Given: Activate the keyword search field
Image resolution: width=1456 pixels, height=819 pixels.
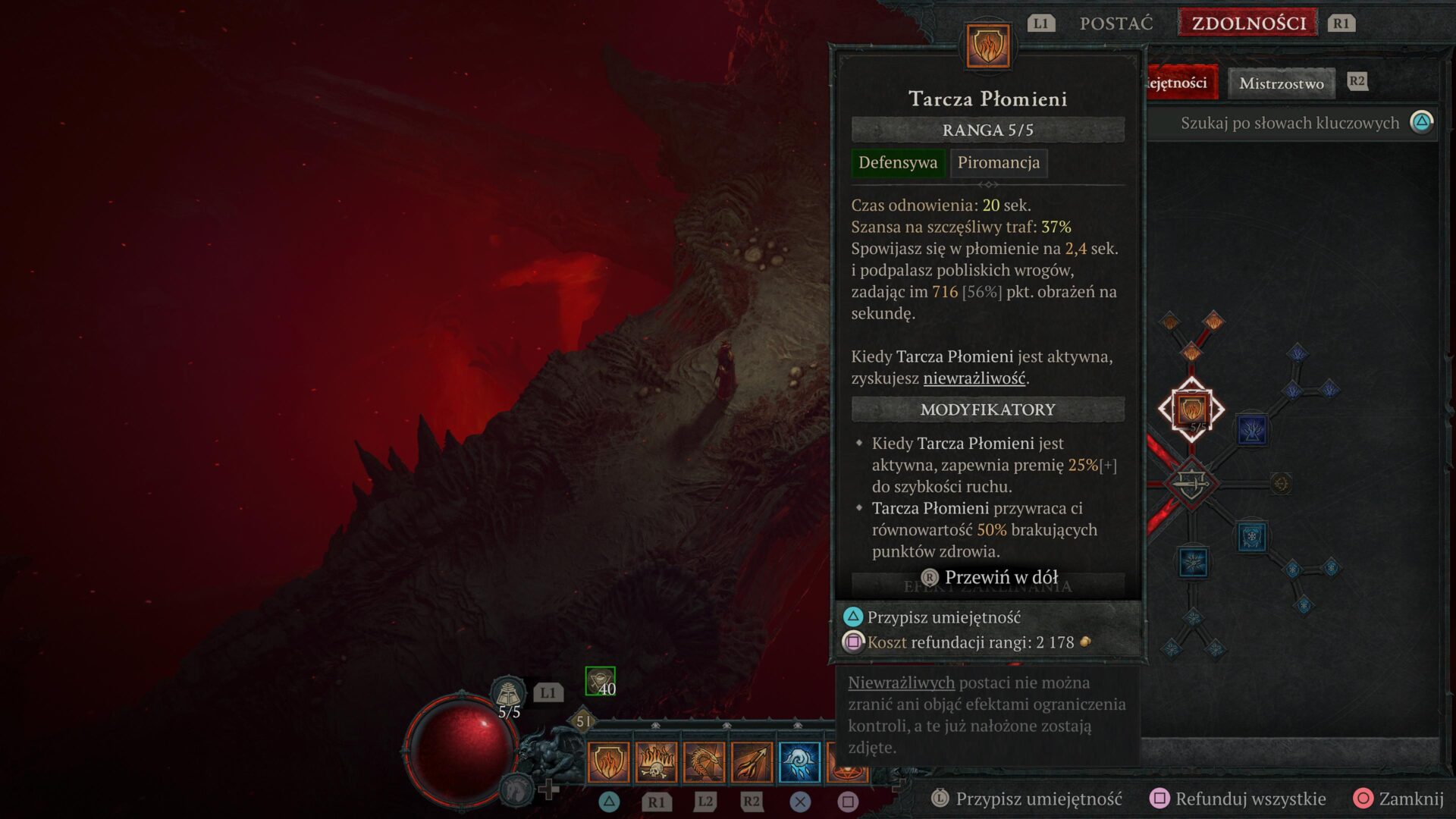Looking at the screenshot, I should point(1289,122).
